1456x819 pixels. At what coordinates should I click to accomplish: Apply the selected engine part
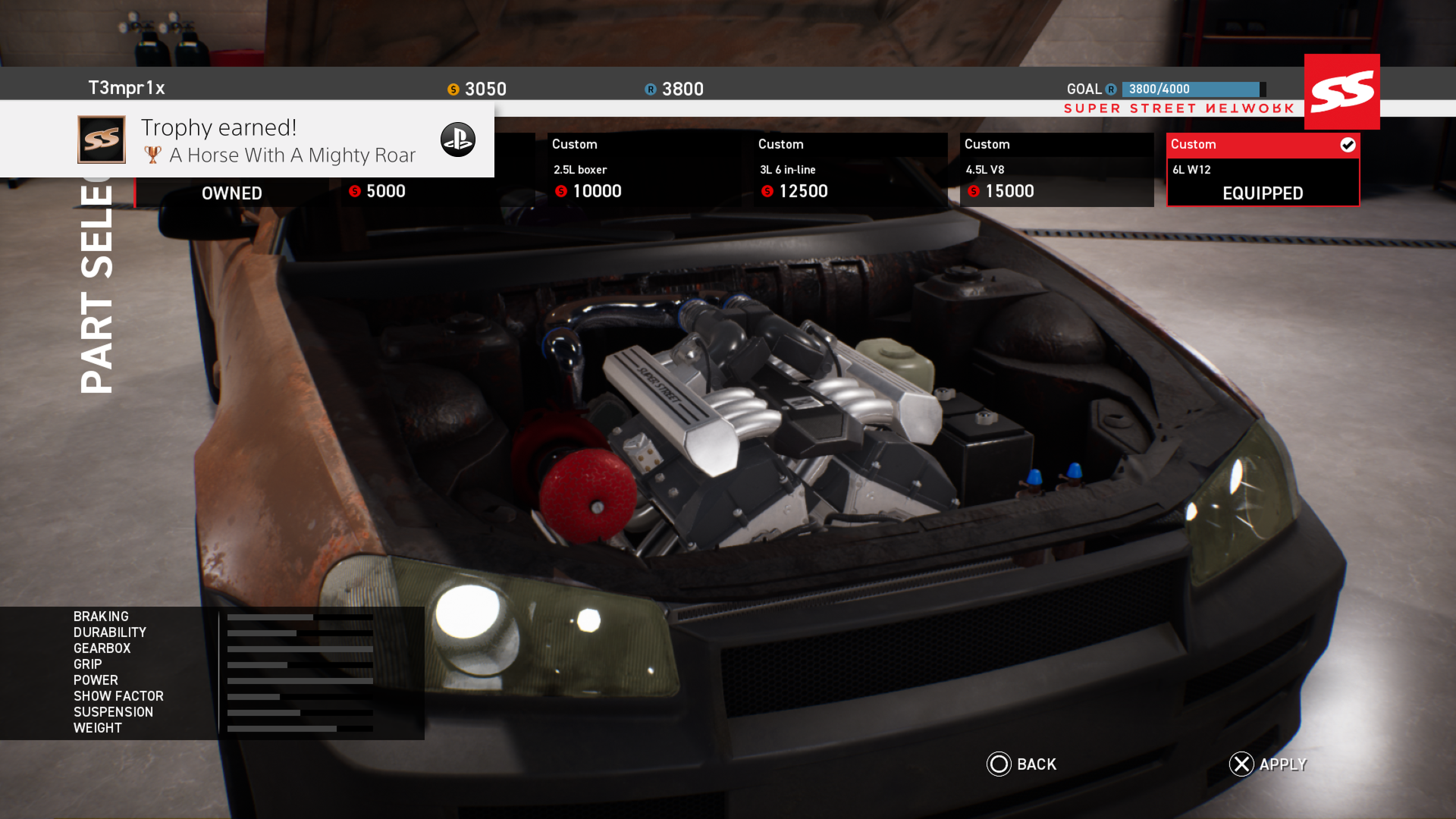(x=1268, y=764)
